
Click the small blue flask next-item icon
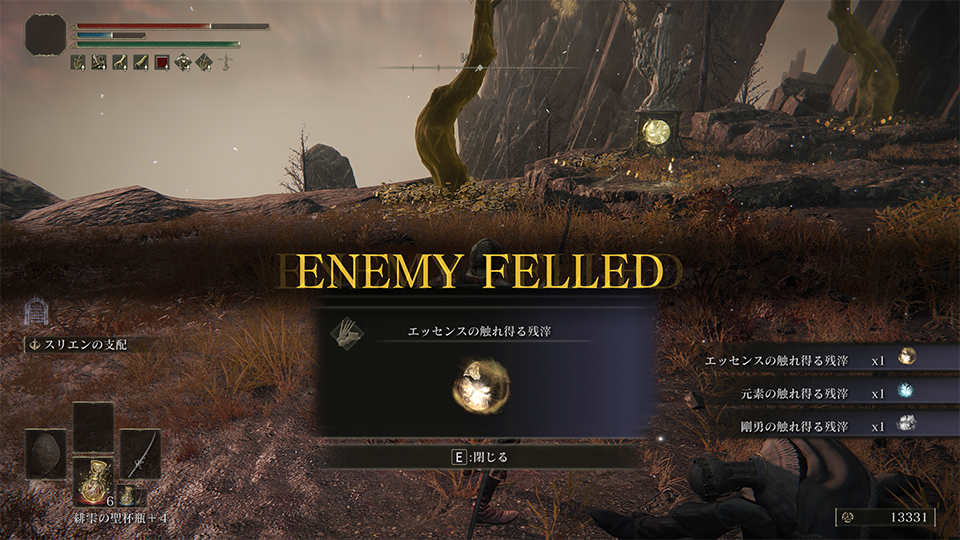[127, 495]
